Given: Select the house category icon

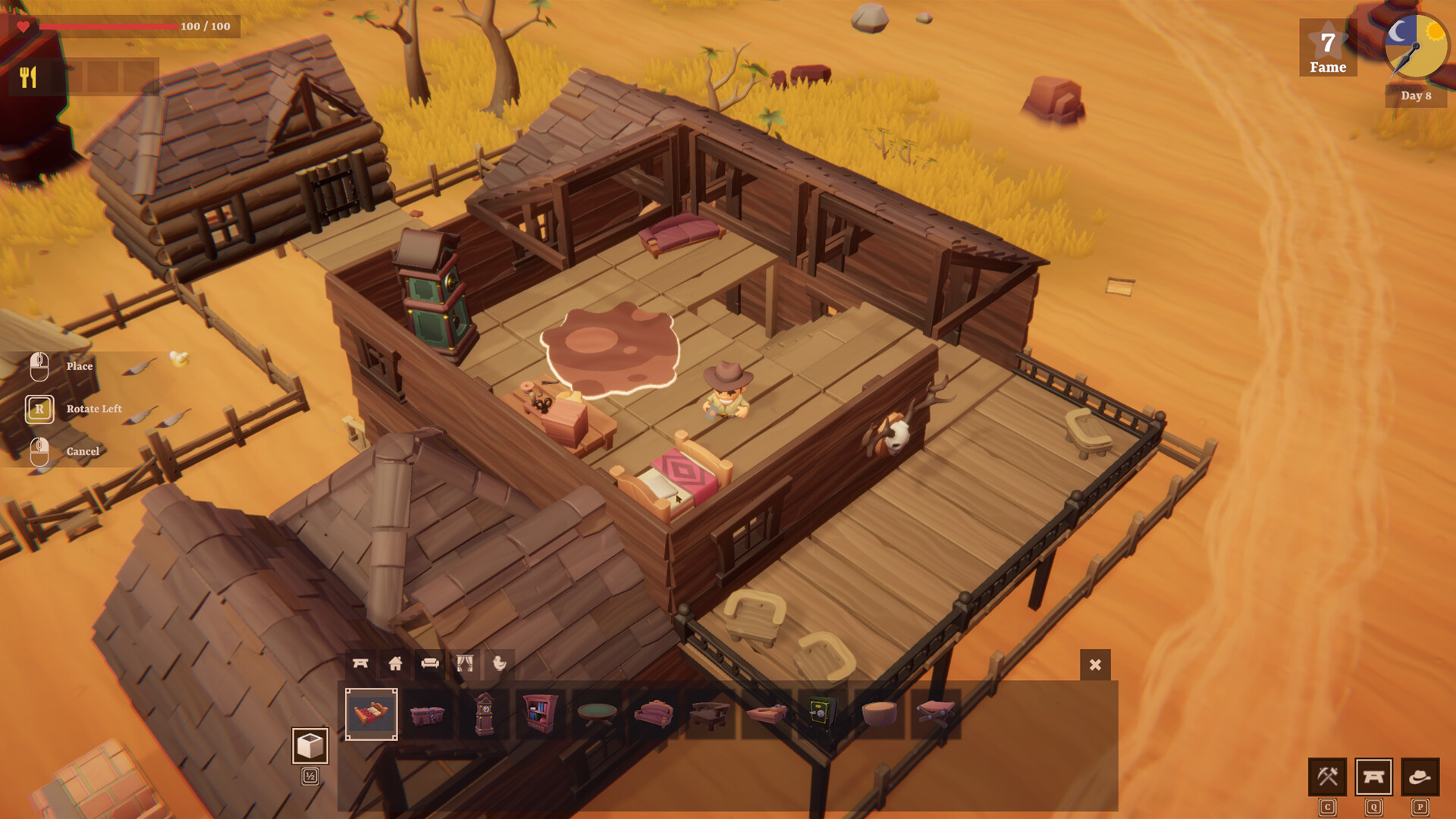Looking at the screenshot, I should tap(395, 662).
